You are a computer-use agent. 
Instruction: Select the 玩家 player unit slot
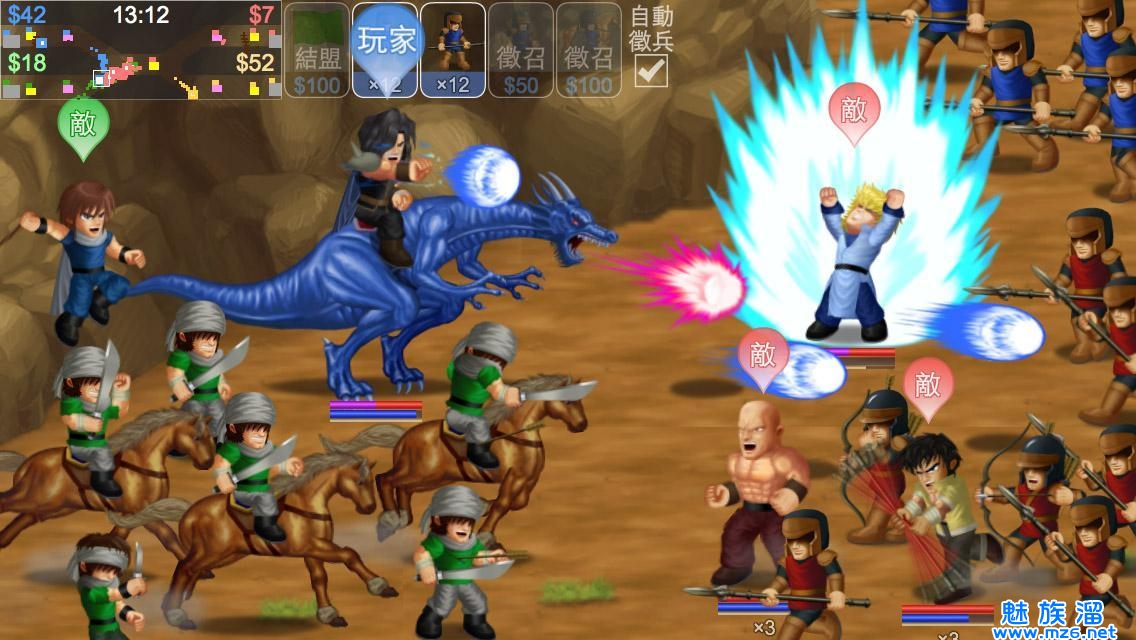pos(385,50)
